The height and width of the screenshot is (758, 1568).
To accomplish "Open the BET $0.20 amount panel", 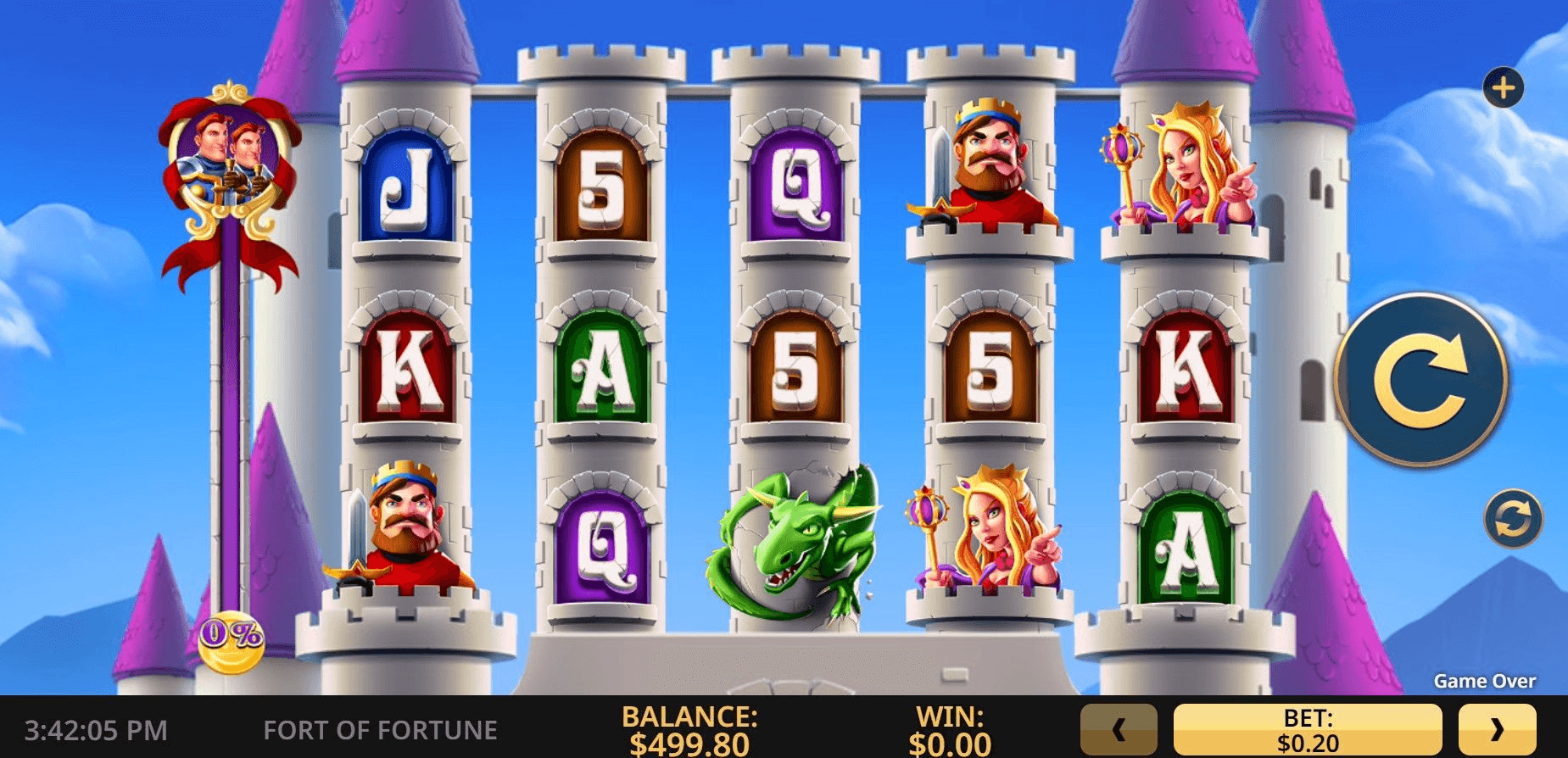I will click(1308, 729).
